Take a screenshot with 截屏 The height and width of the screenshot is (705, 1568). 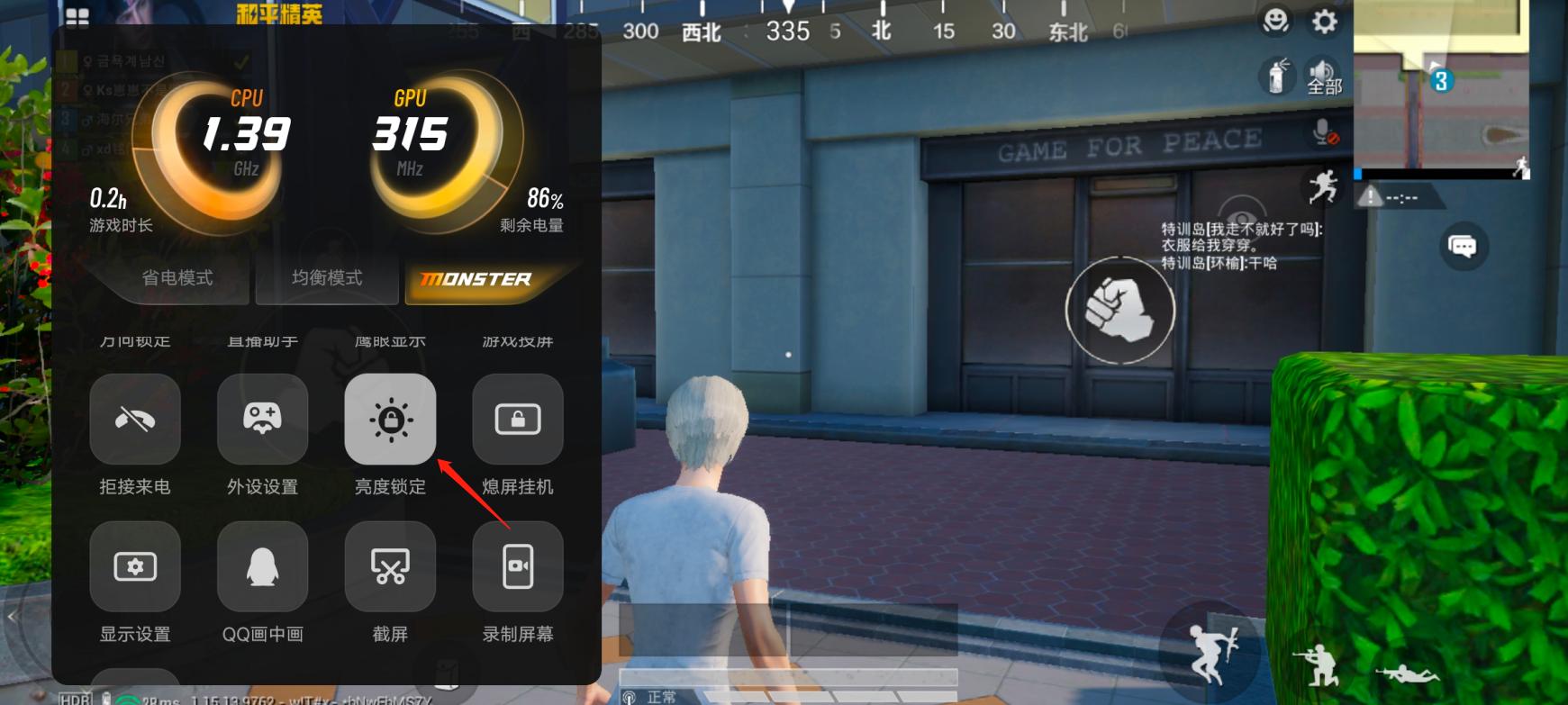click(x=390, y=567)
